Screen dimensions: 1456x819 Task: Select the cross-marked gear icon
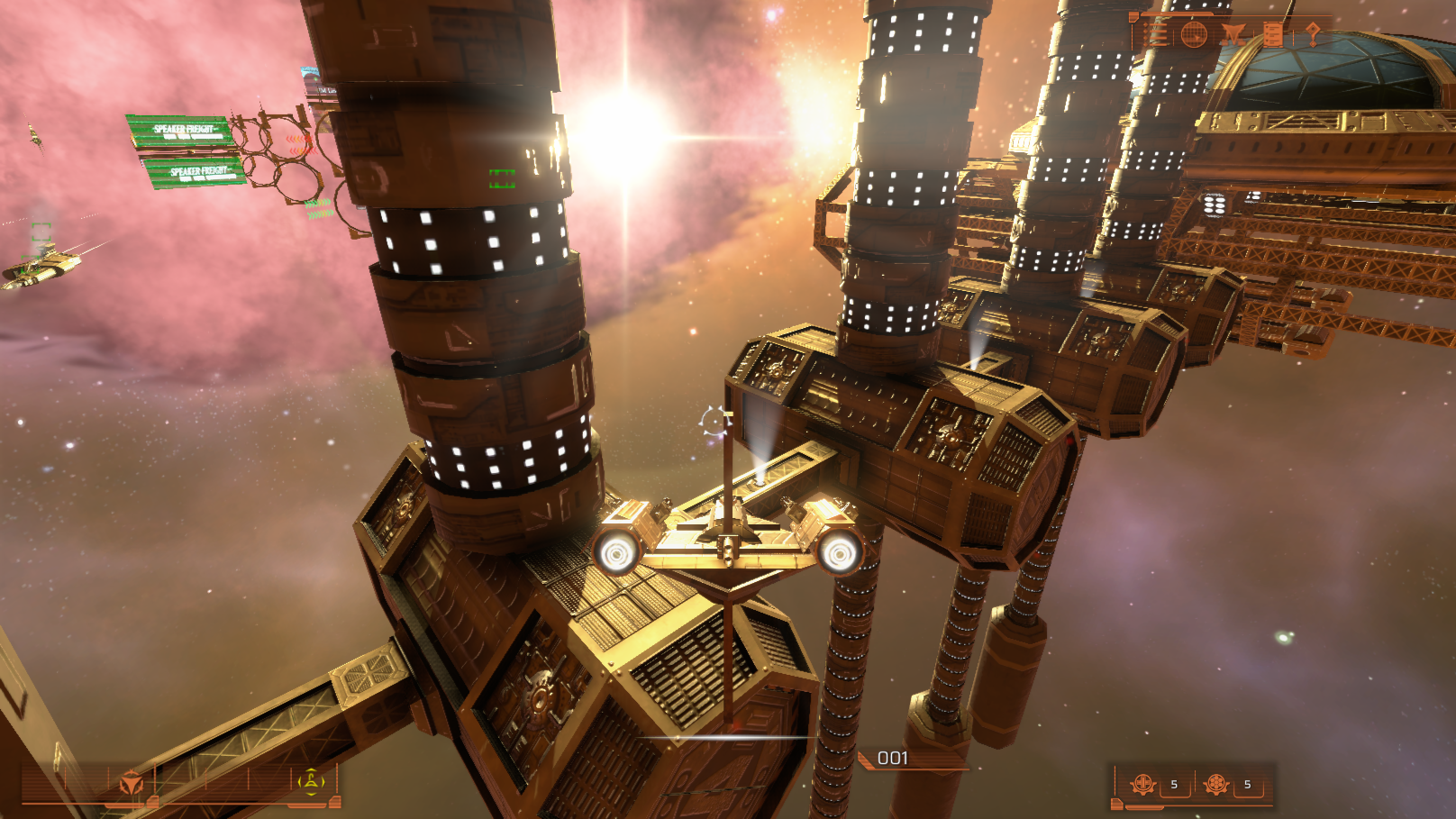pos(1143,784)
